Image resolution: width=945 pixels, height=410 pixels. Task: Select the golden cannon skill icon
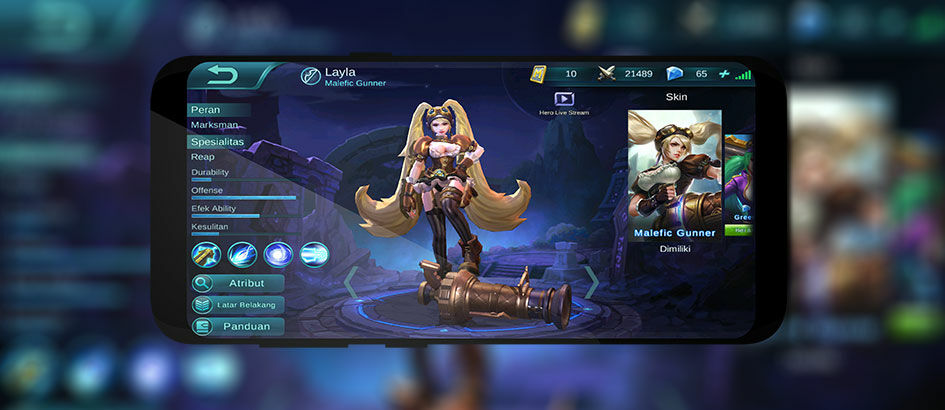pyautogui.click(x=206, y=254)
